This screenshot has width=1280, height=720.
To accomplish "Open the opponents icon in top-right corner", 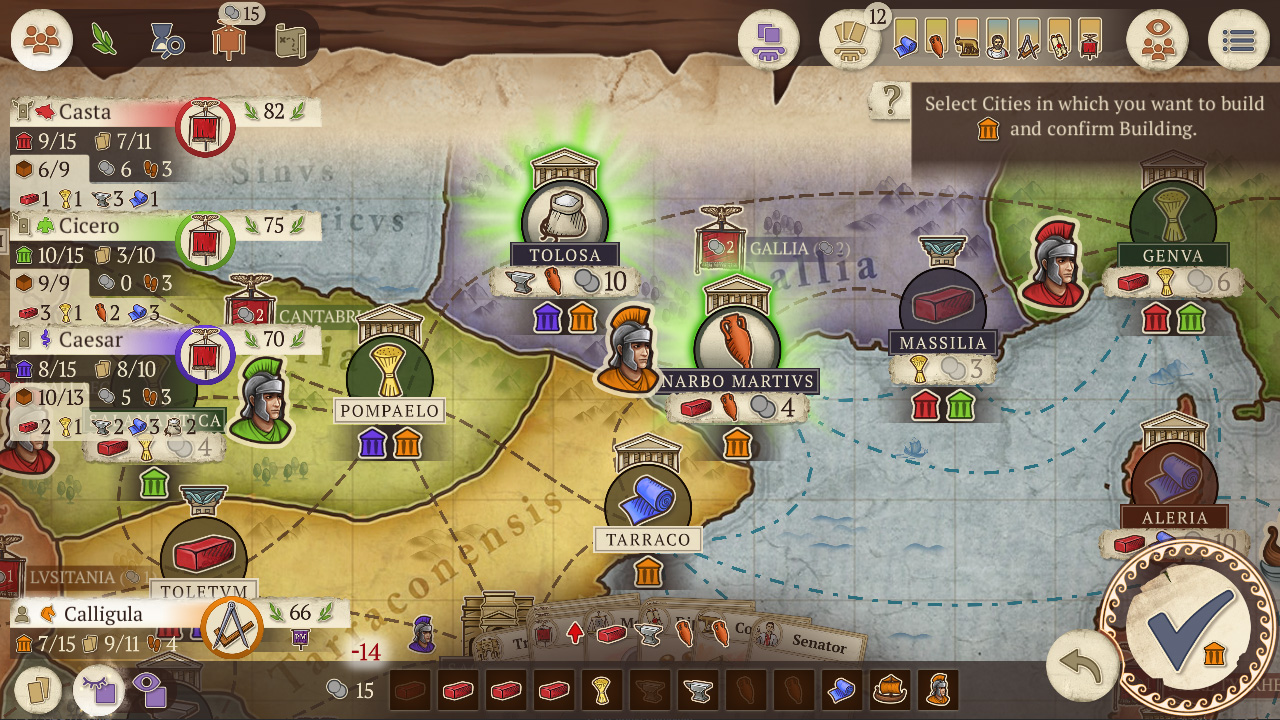I will pos(1157,40).
